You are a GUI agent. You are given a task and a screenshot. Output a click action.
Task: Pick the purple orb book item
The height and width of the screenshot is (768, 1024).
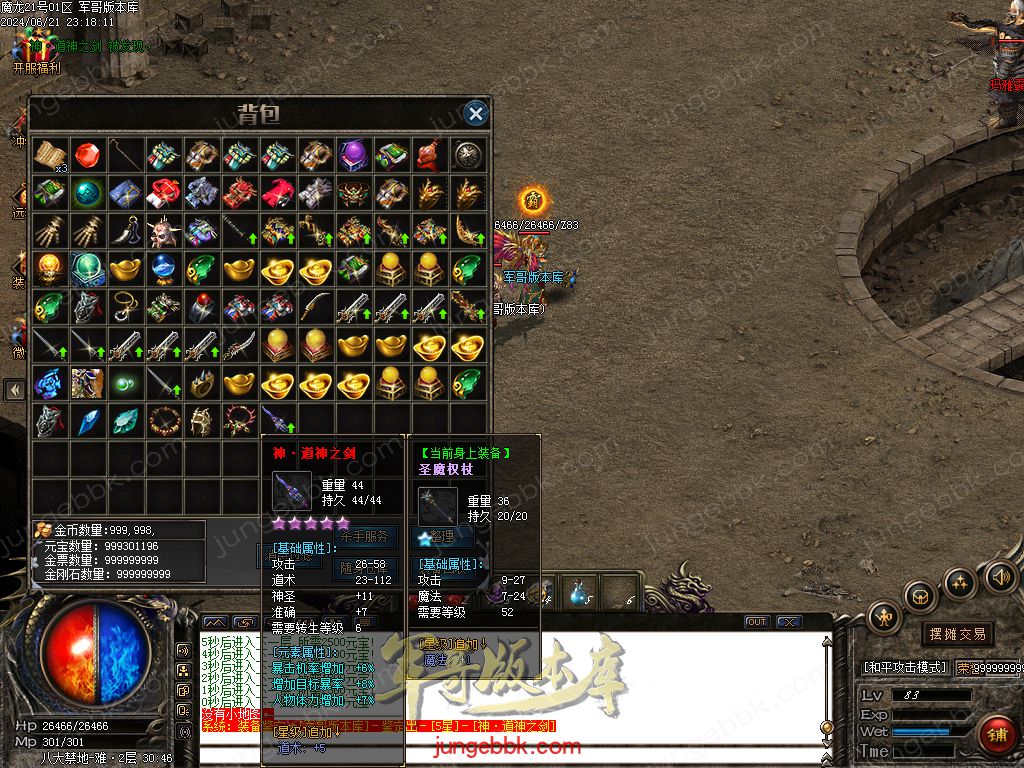[353, 154]
